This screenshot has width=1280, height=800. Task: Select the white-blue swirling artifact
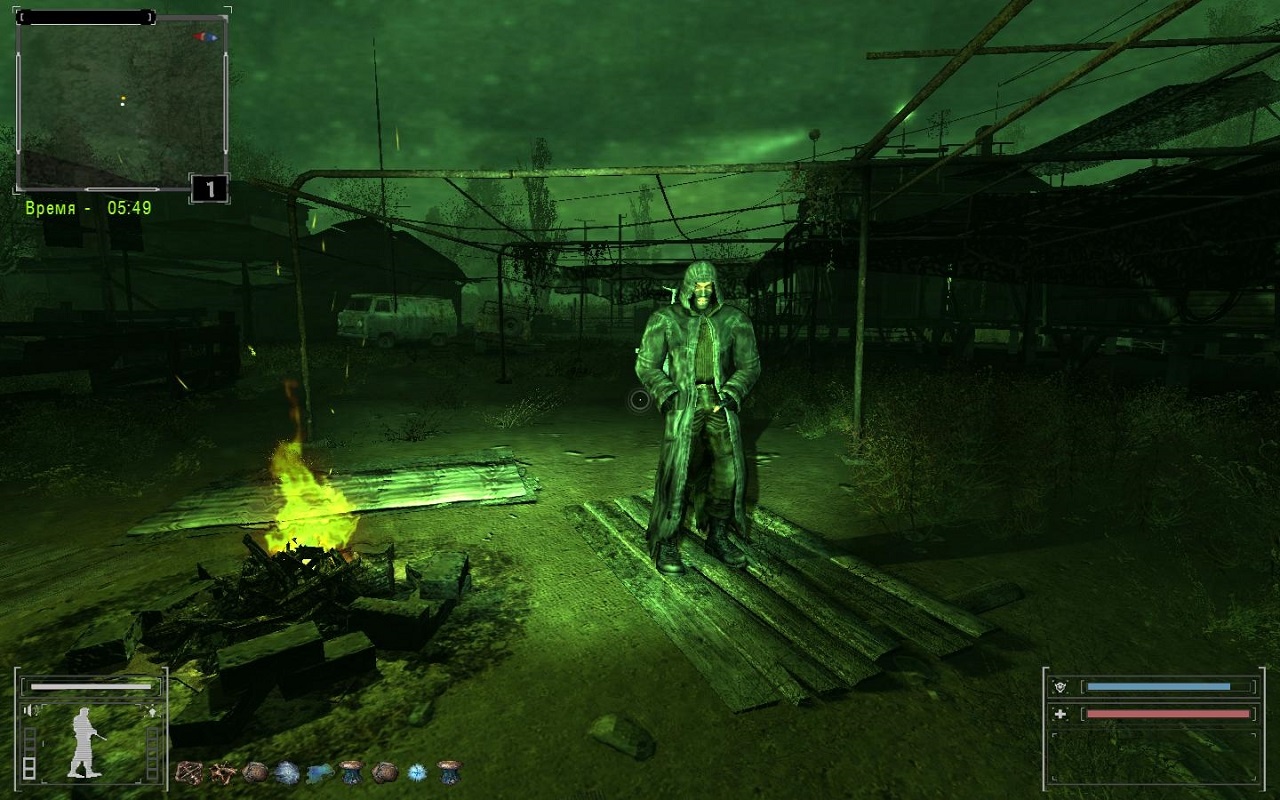(287, 772)
